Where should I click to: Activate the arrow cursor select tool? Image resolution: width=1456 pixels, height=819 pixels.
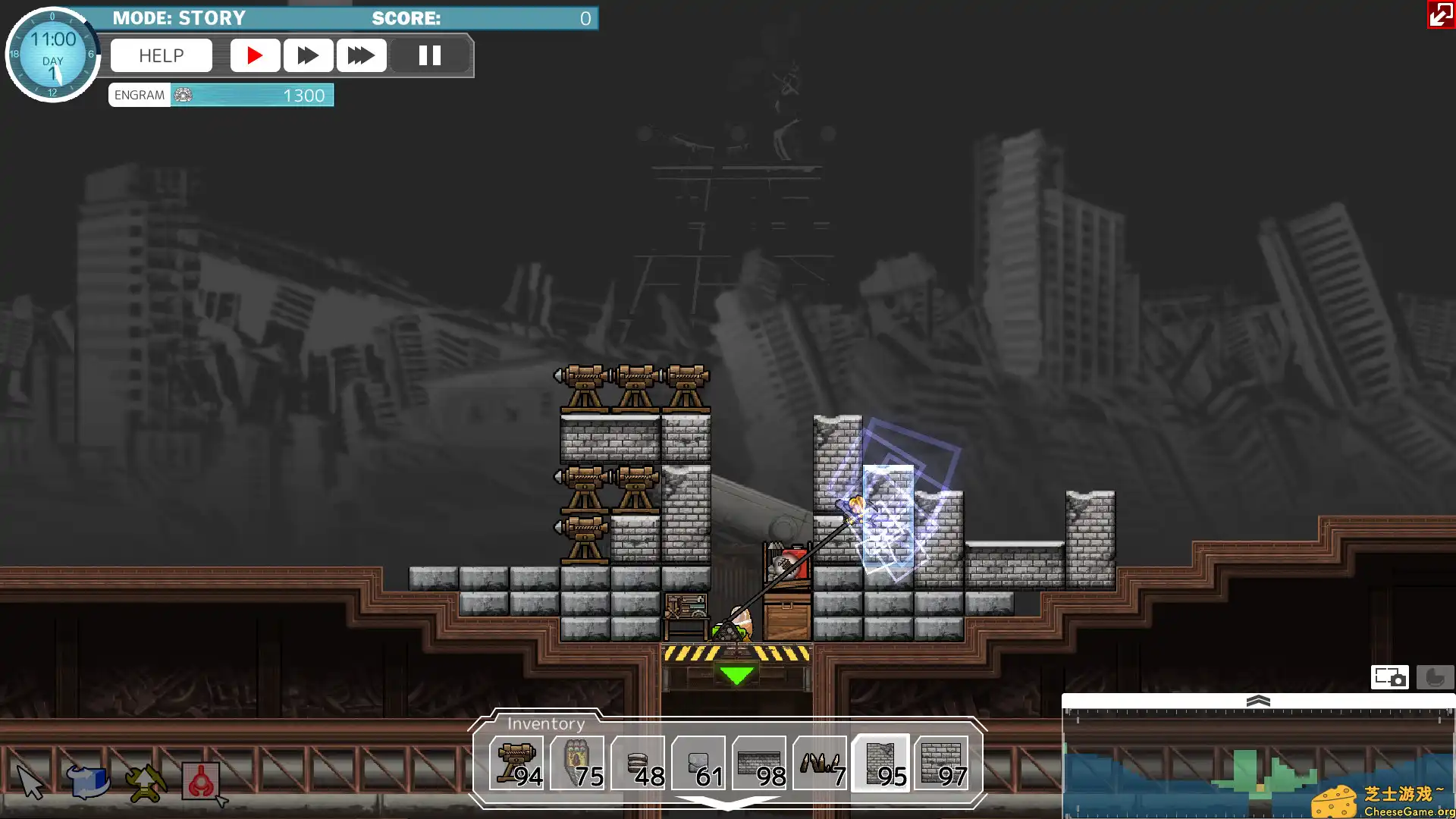tap(31, 783)
